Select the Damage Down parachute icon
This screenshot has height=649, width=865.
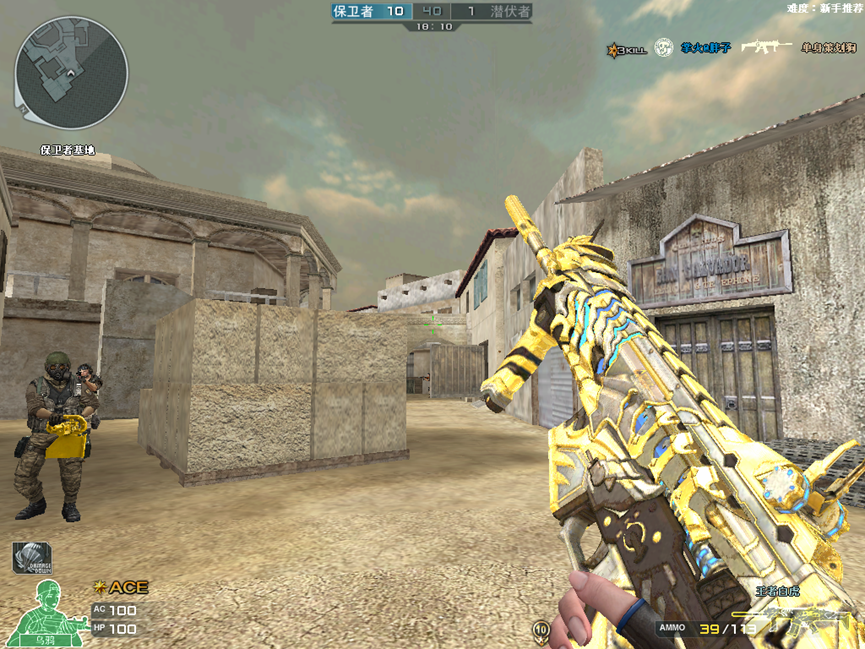[x=31, y=557]
